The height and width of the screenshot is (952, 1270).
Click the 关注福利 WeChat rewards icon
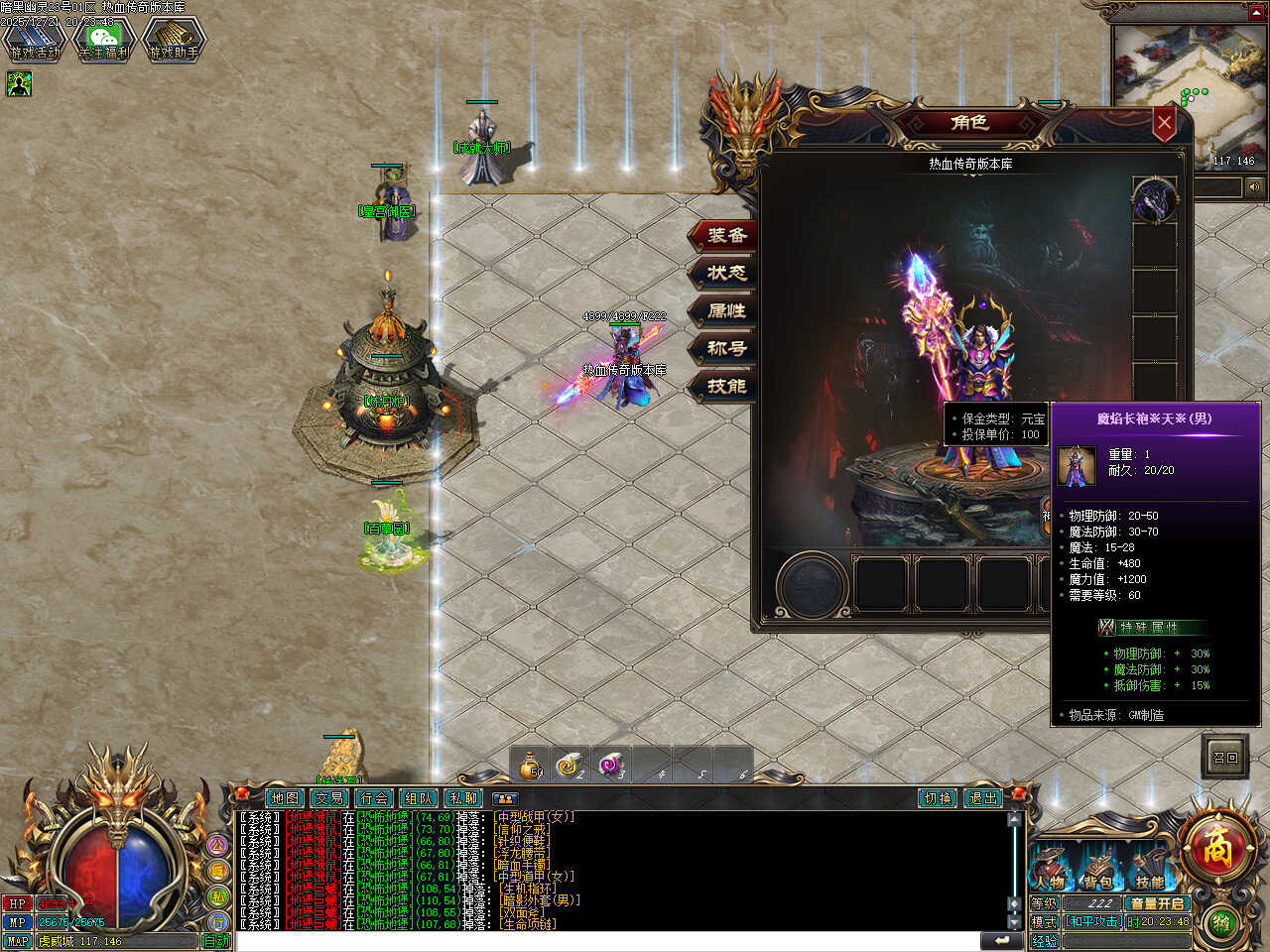pos(103,40)
